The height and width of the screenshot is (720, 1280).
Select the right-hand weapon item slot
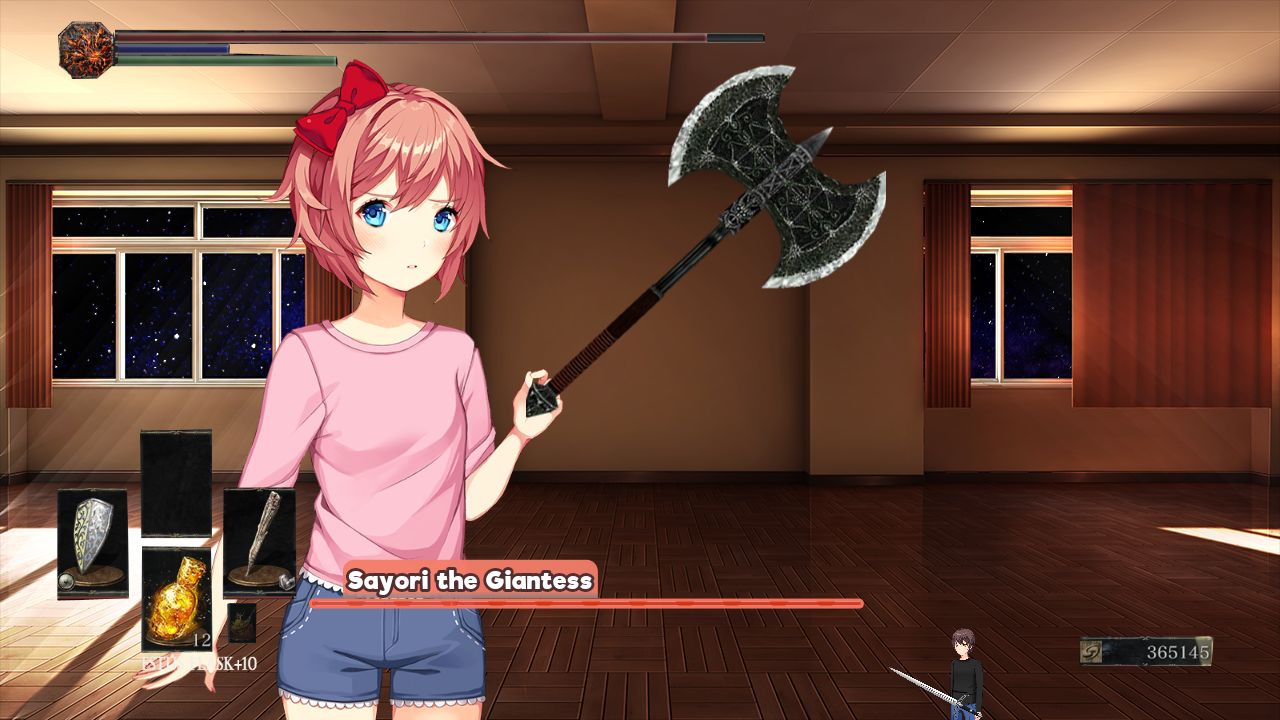click(x=257, y=538)
